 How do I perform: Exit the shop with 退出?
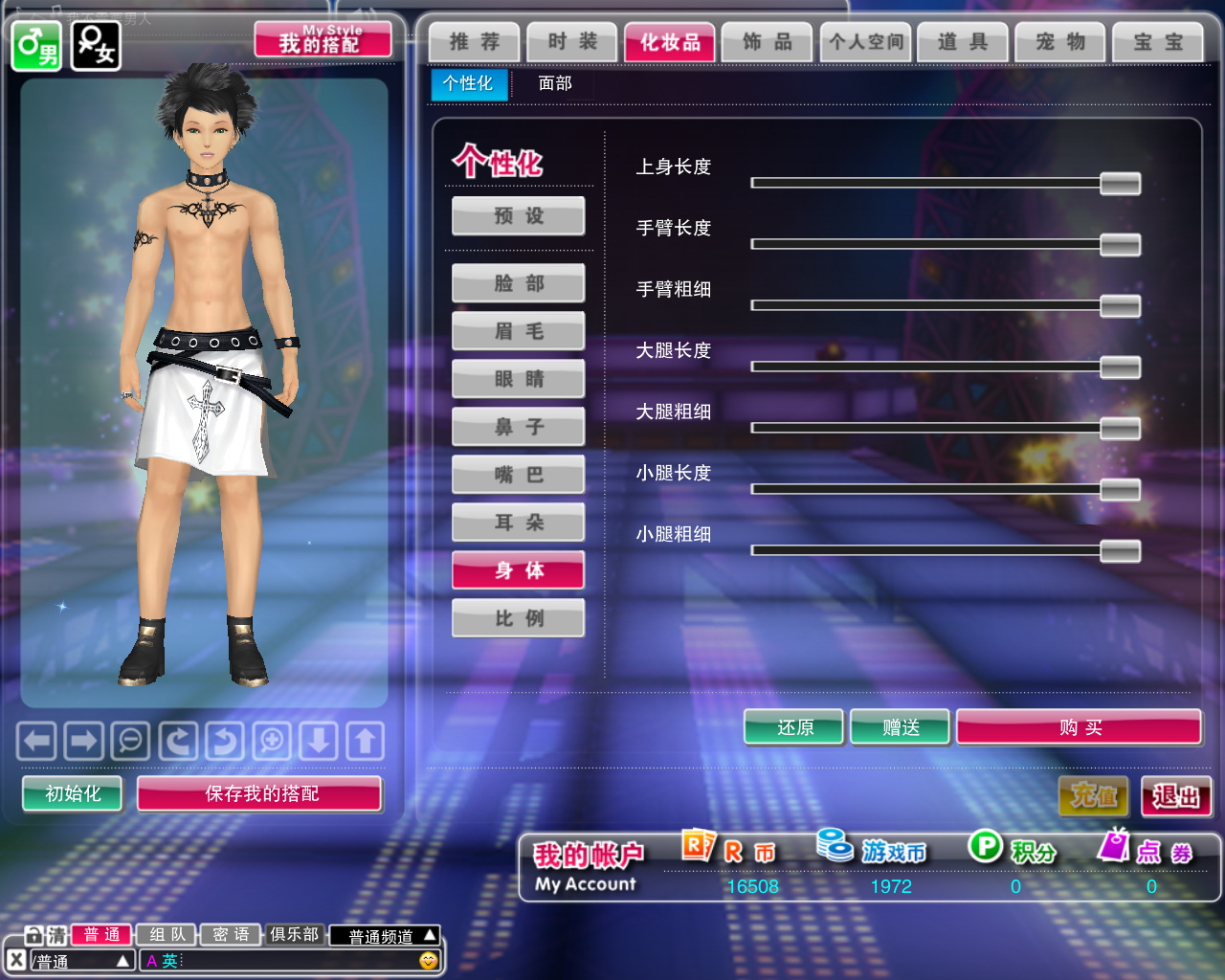tap(1176, 796)
